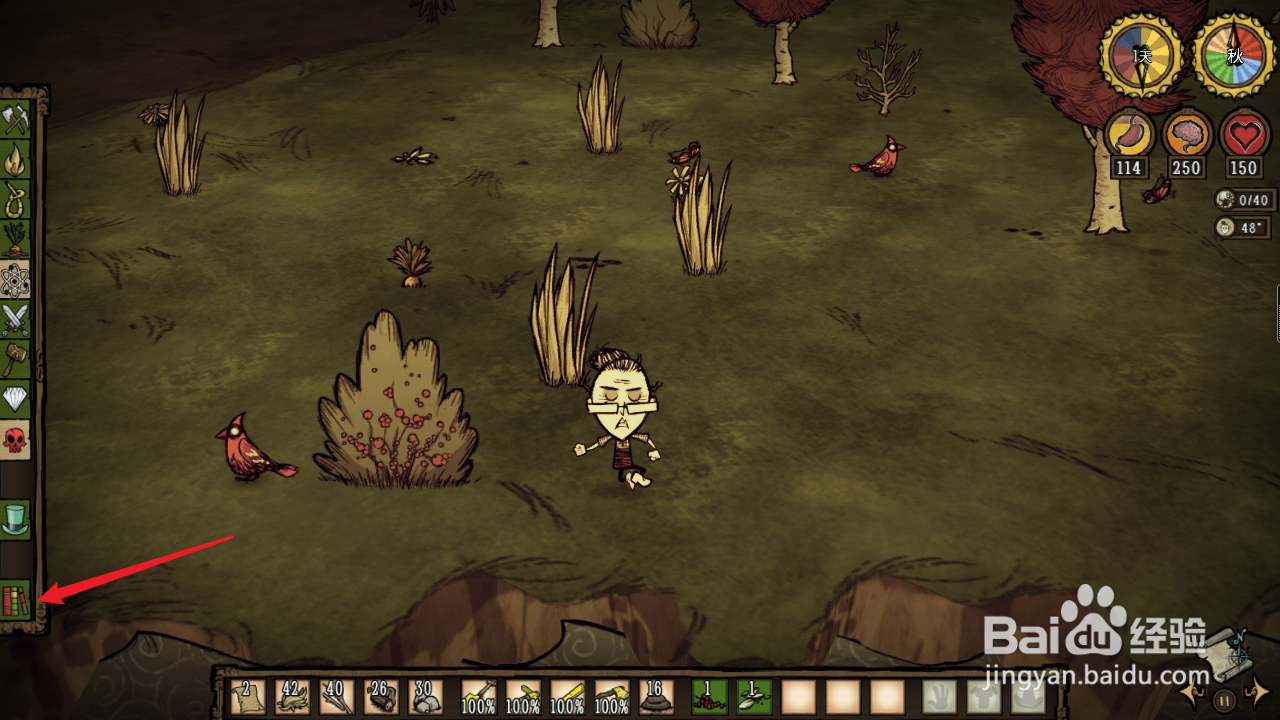Switch to the Dress tab with top hat
This screenshot has width=1280, height=720.
click(15, 518)
